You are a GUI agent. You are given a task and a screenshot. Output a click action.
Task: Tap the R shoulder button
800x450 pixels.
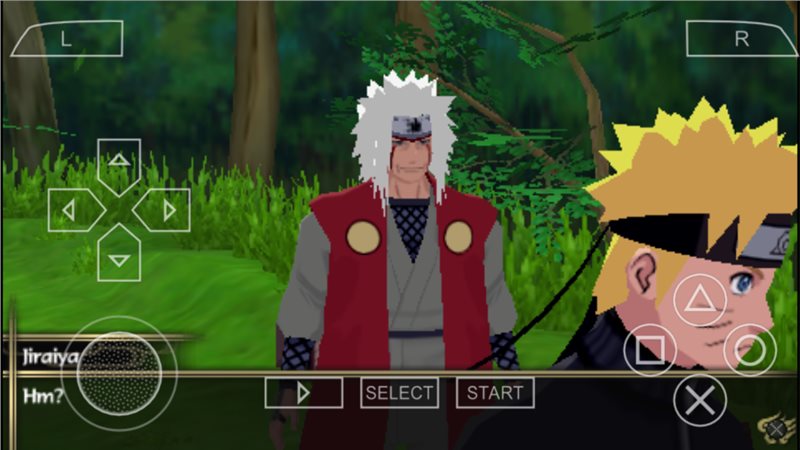[x=740, y=39]
